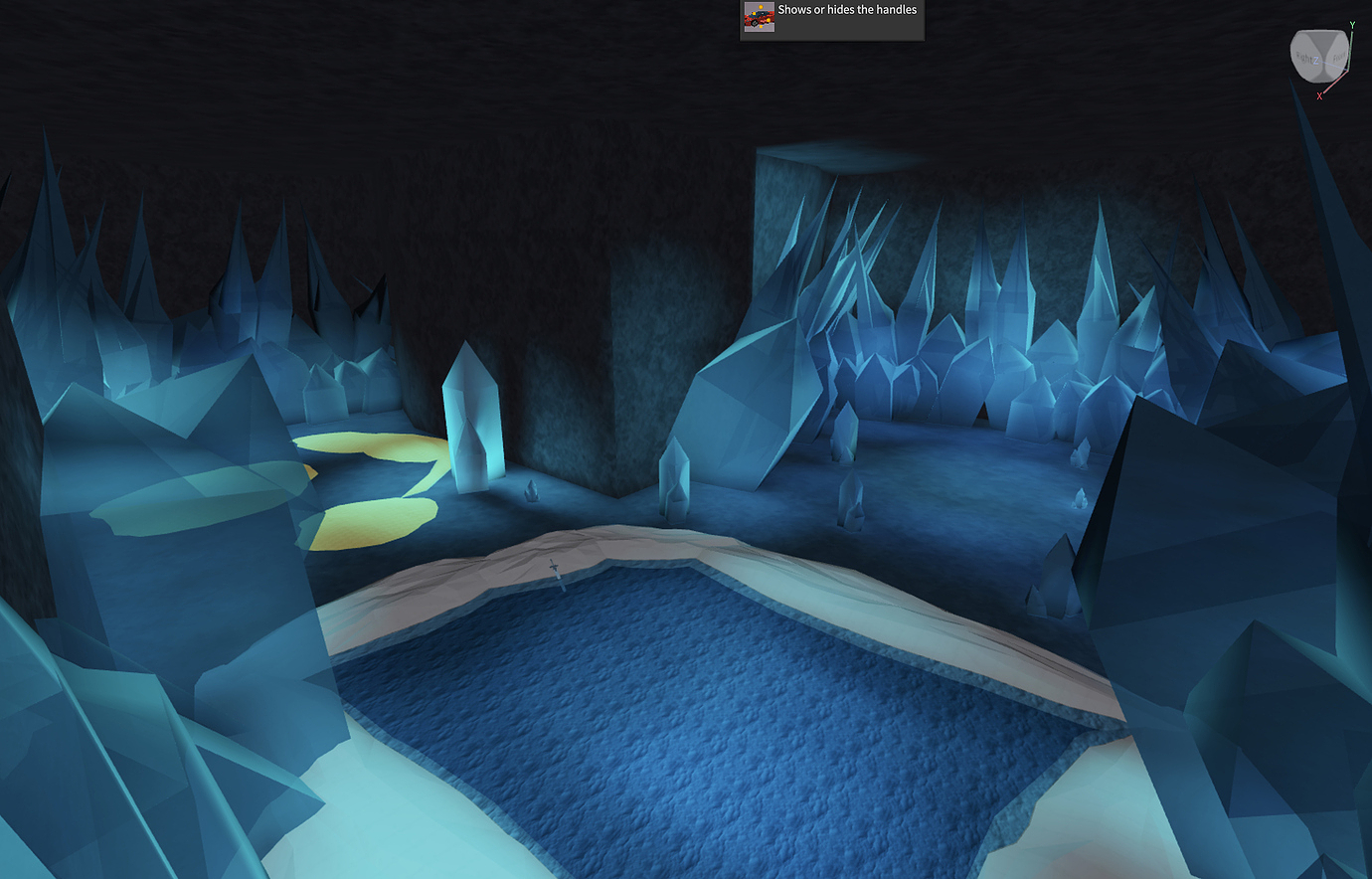The width and height of the screenshot is (1372, 879).
Task: Select the red X axis indicator
Action: pos(1319,96)
